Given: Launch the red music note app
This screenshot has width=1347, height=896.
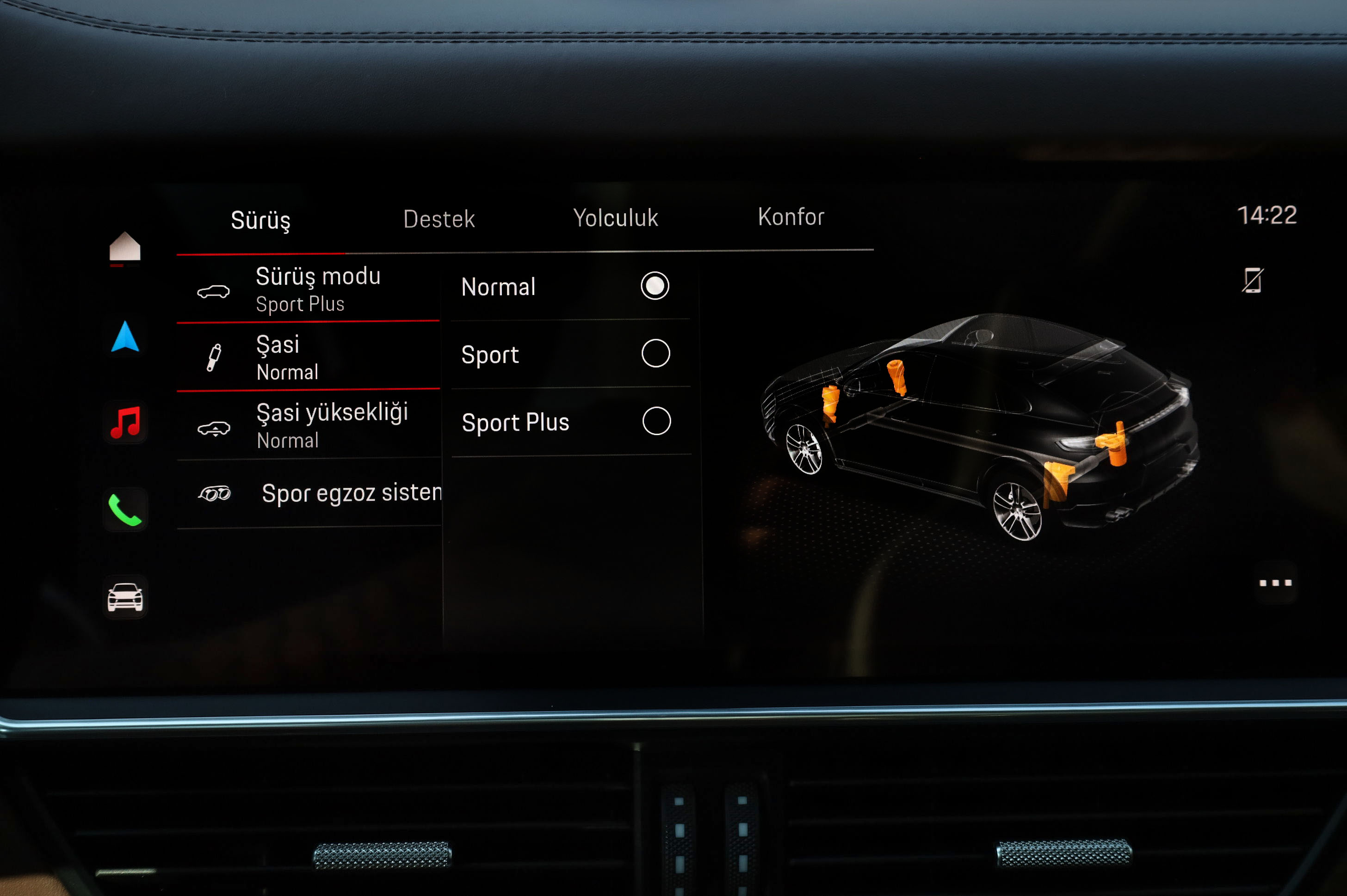Looking at the screenshot, I should [x=125, y=422].
